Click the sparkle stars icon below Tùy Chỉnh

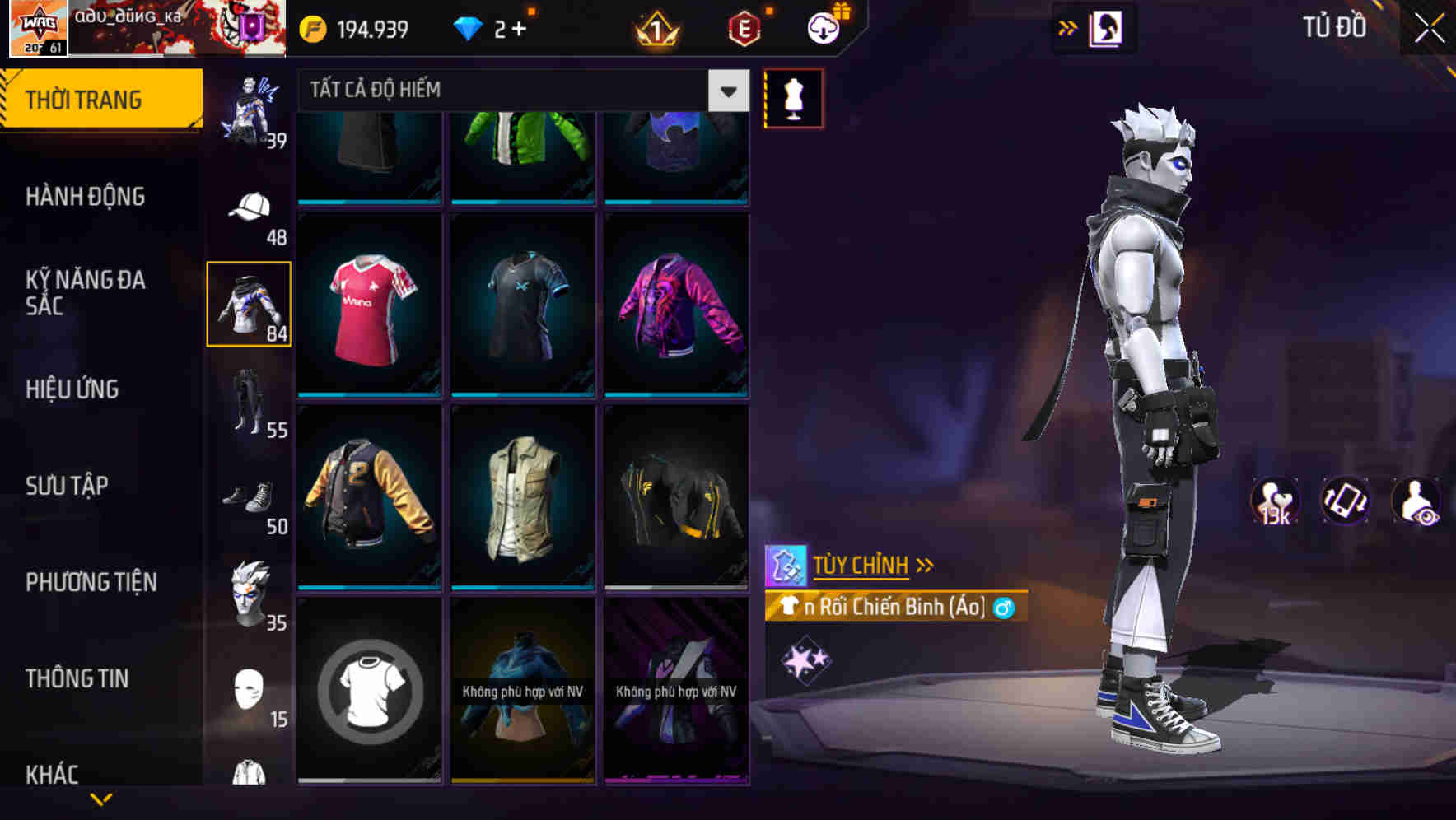point(807,659)
